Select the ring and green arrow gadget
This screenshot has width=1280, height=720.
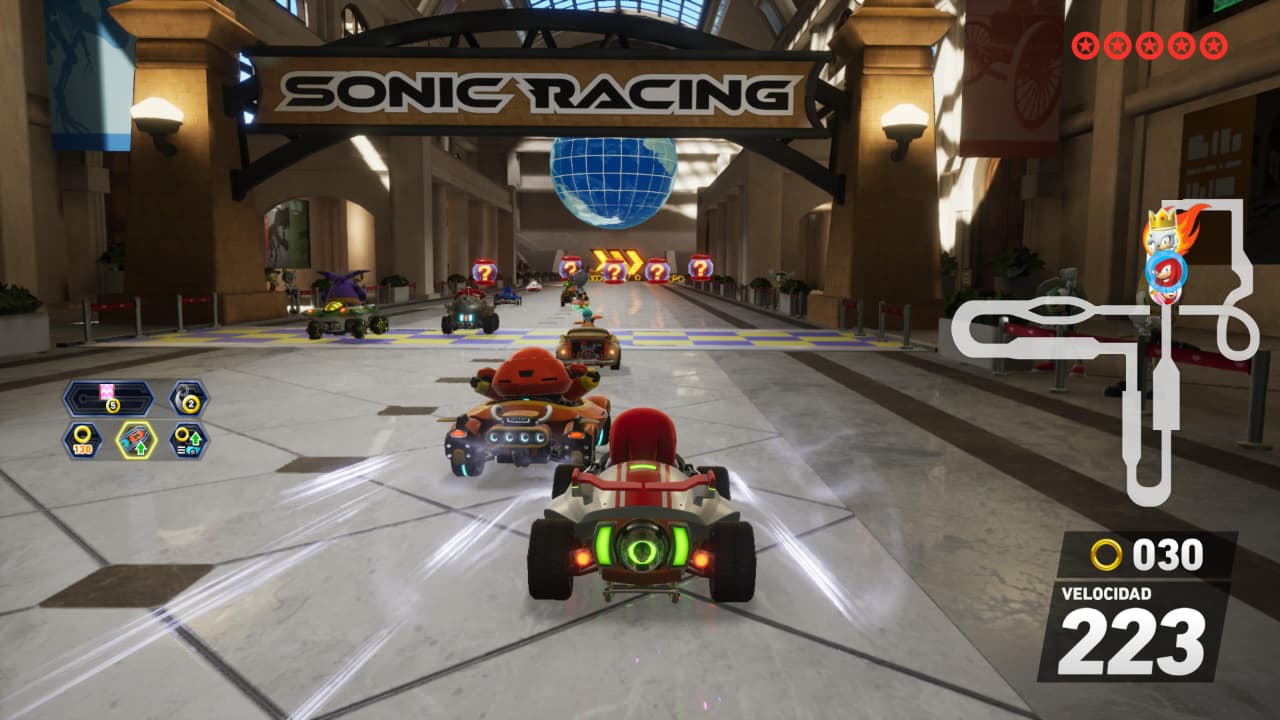(x=187, y=440)
